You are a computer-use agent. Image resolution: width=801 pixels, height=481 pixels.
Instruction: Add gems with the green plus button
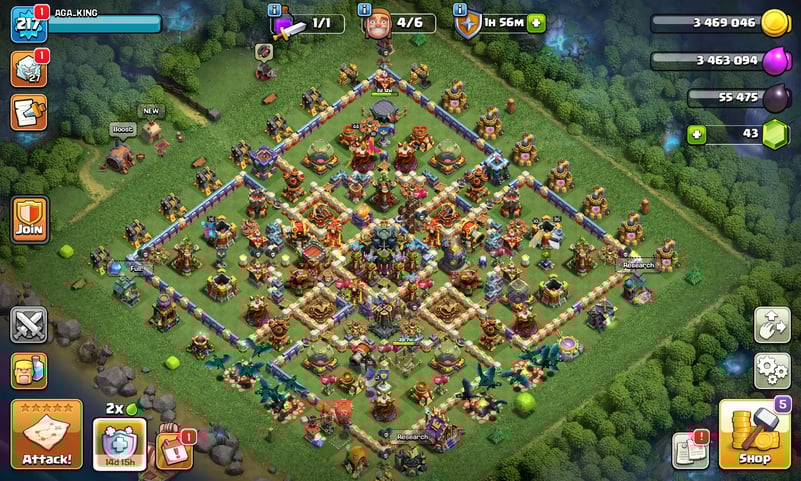[696, 135]
